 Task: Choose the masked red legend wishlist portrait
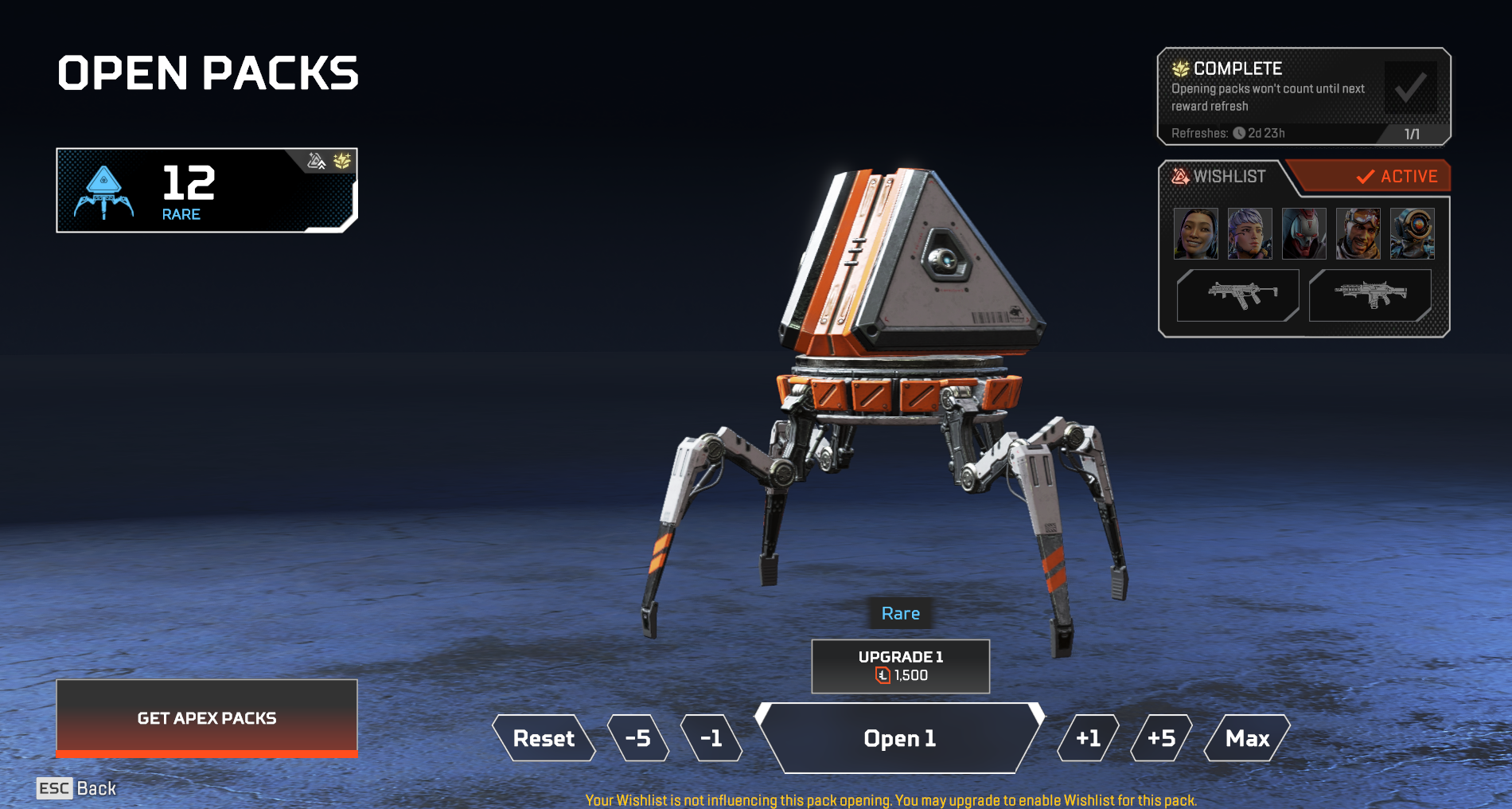click(x=1304, y=233)
